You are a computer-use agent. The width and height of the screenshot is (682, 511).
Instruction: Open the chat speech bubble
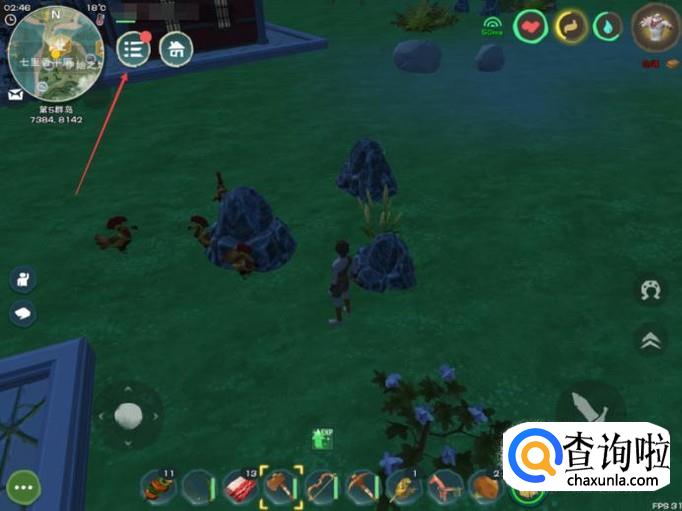[23, 314]
